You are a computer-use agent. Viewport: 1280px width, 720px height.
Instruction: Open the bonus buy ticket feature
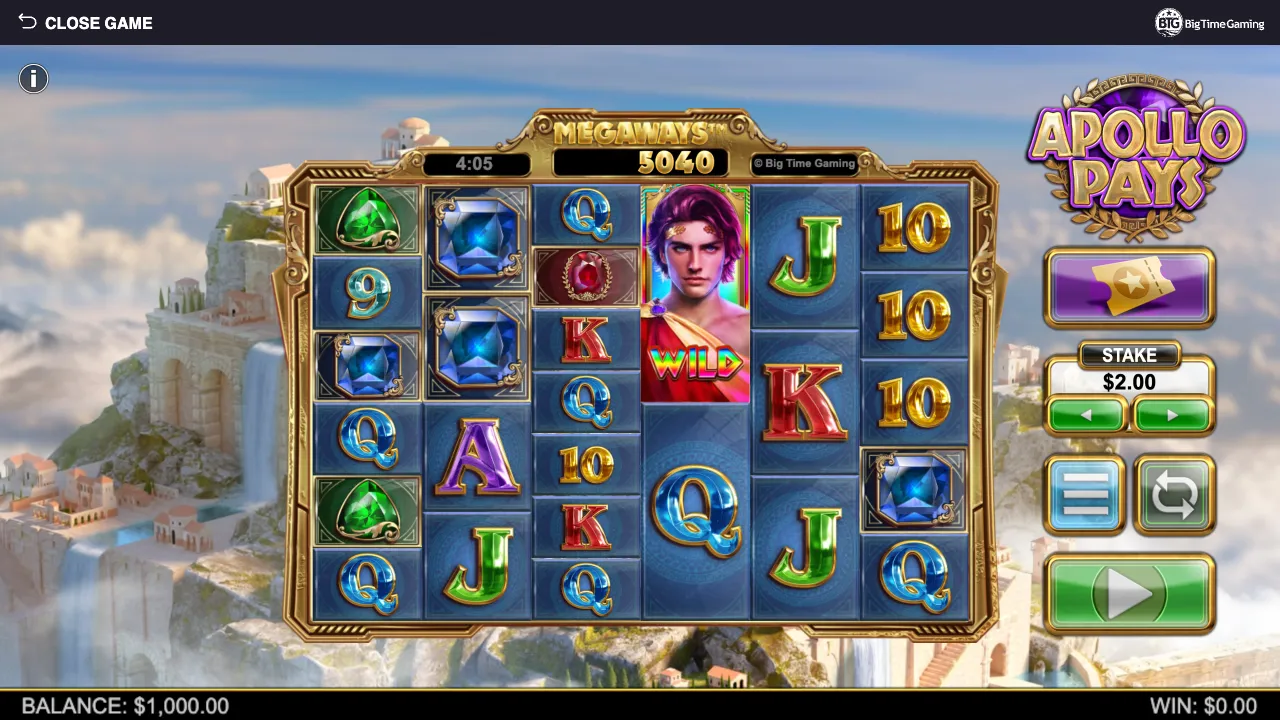click(x=1130, y=288)
